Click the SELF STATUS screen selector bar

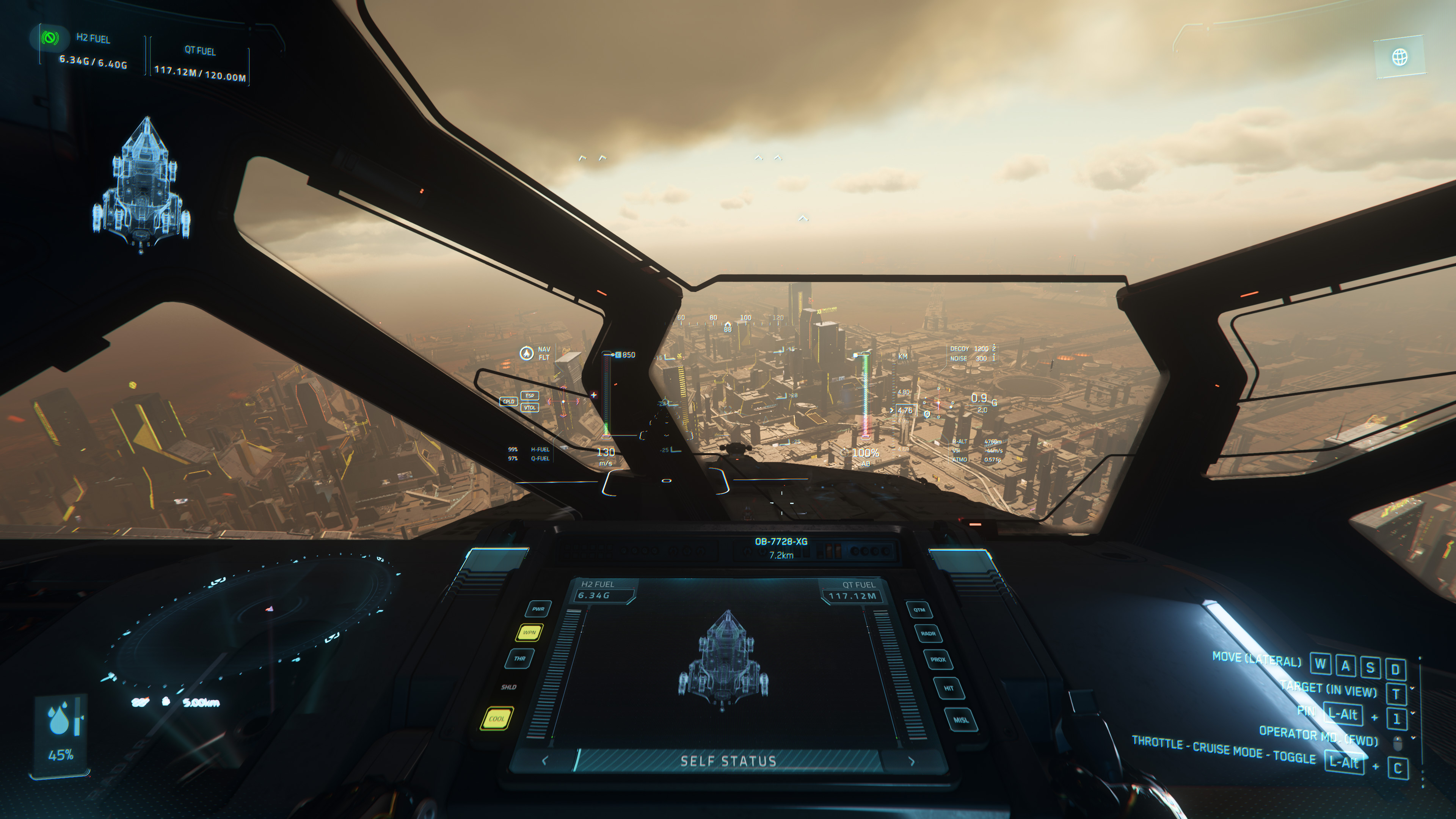click(x=728, y=761)
